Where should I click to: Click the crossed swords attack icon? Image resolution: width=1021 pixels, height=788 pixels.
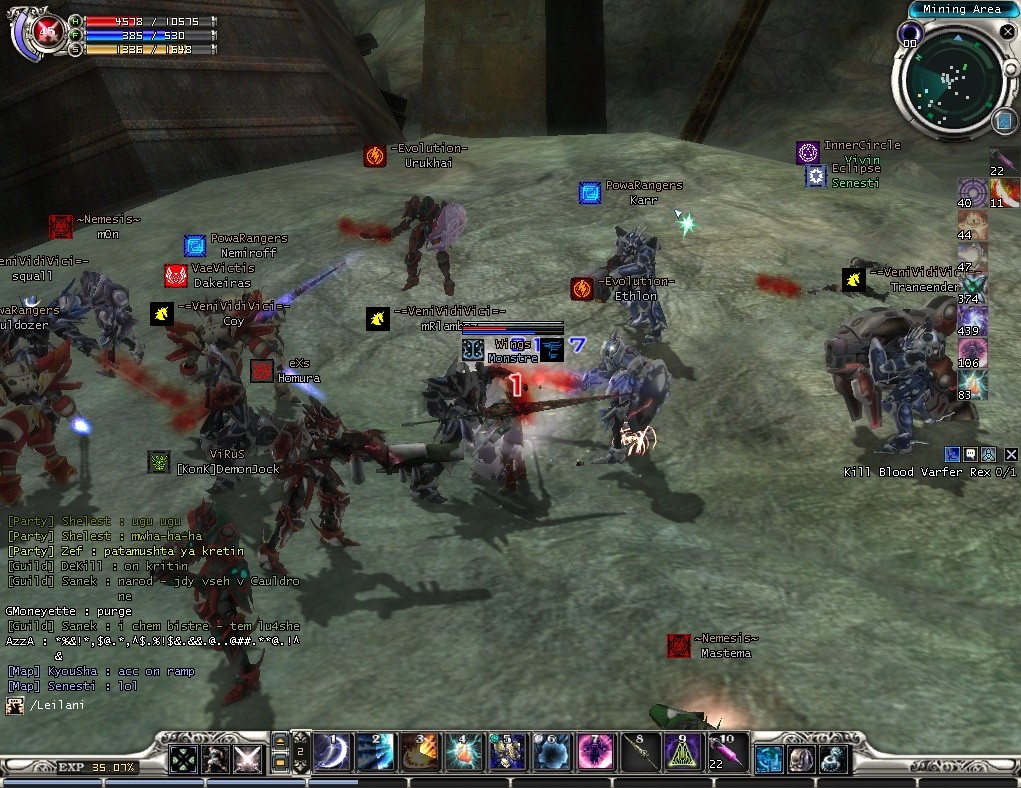[x=247, y=759]
